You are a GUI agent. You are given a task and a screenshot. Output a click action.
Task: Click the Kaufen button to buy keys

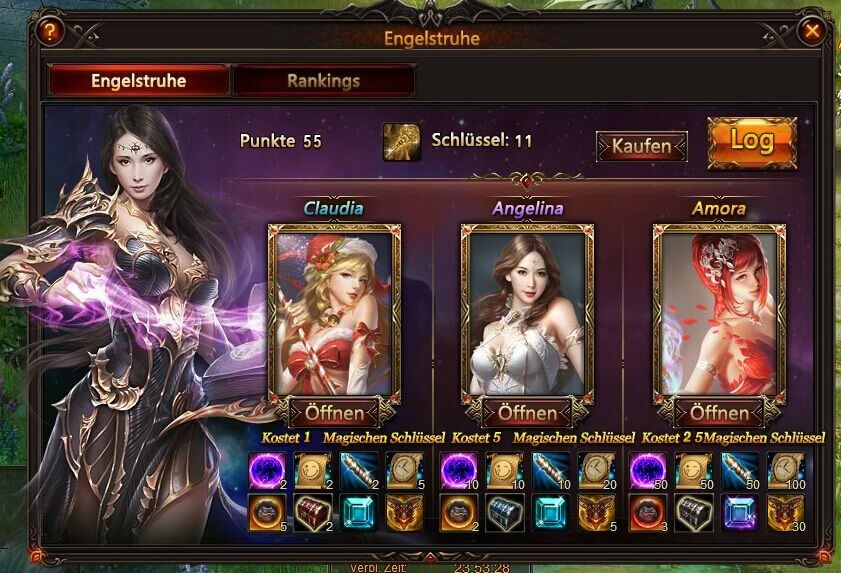(x=641, y=146)
